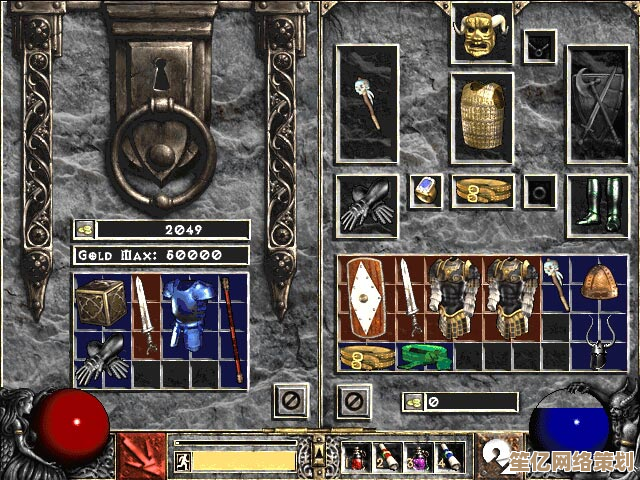The image size is (640, 480).
Task: Close the stash panel
Action: pyautogui.click(x=289, y=402)
